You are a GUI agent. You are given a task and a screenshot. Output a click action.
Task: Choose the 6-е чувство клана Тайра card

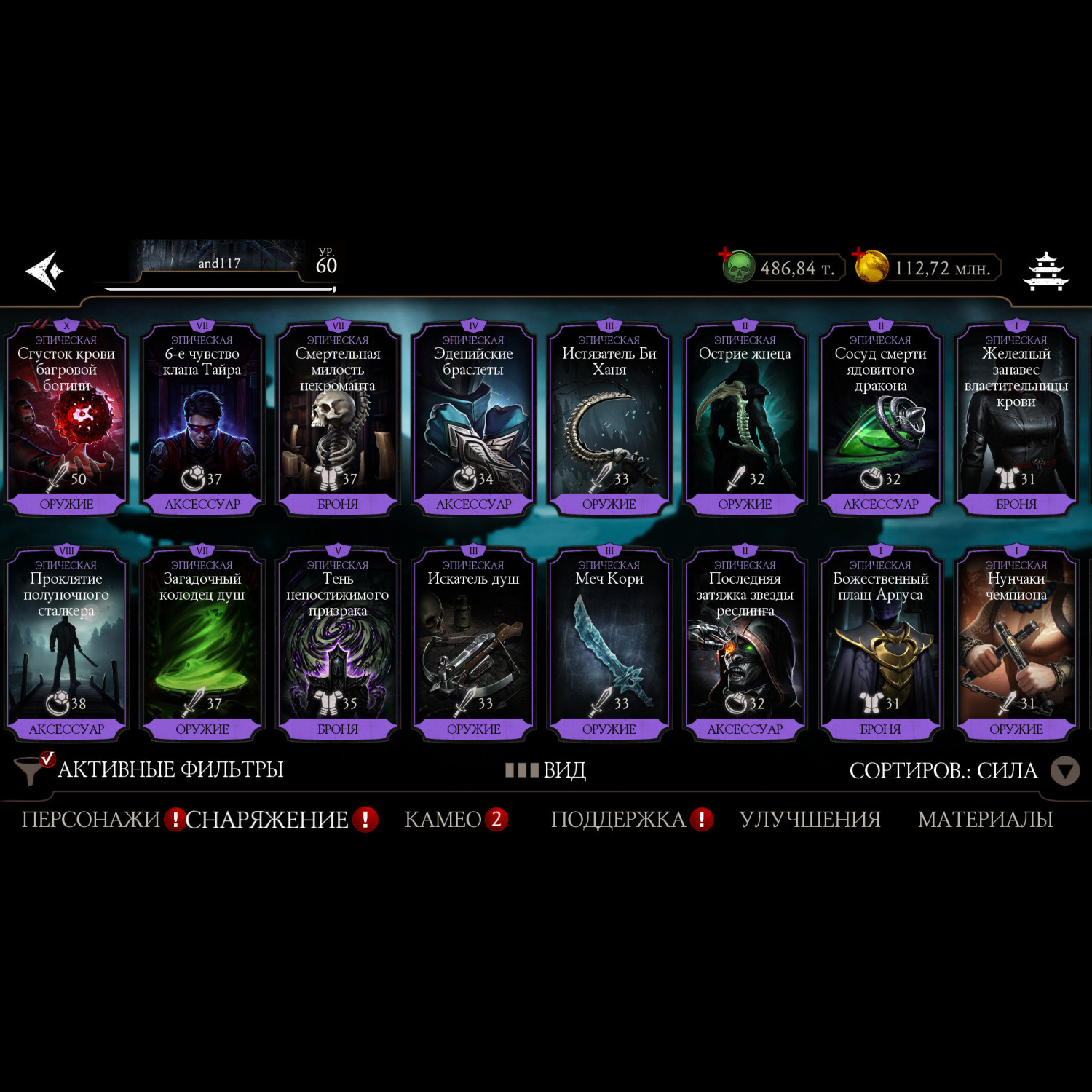pos(202,420)
